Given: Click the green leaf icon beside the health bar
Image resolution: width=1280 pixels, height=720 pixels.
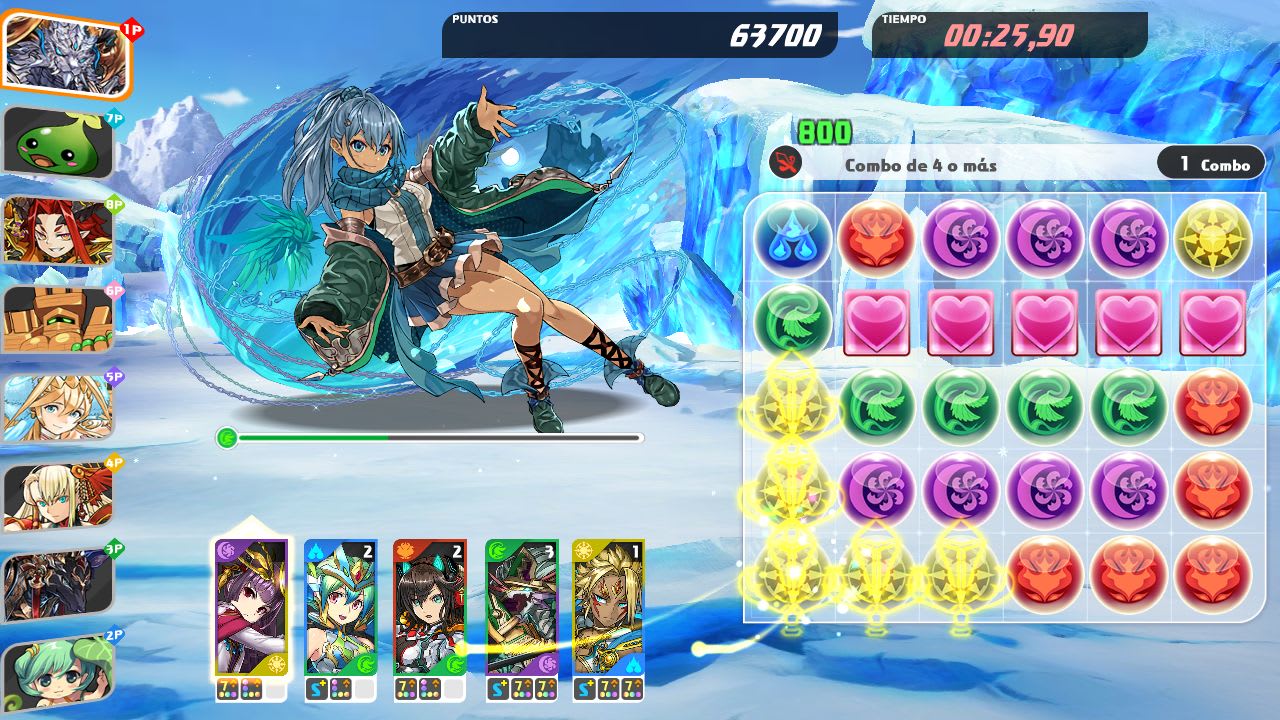Looking at the screenshot, I should (226, 438).
